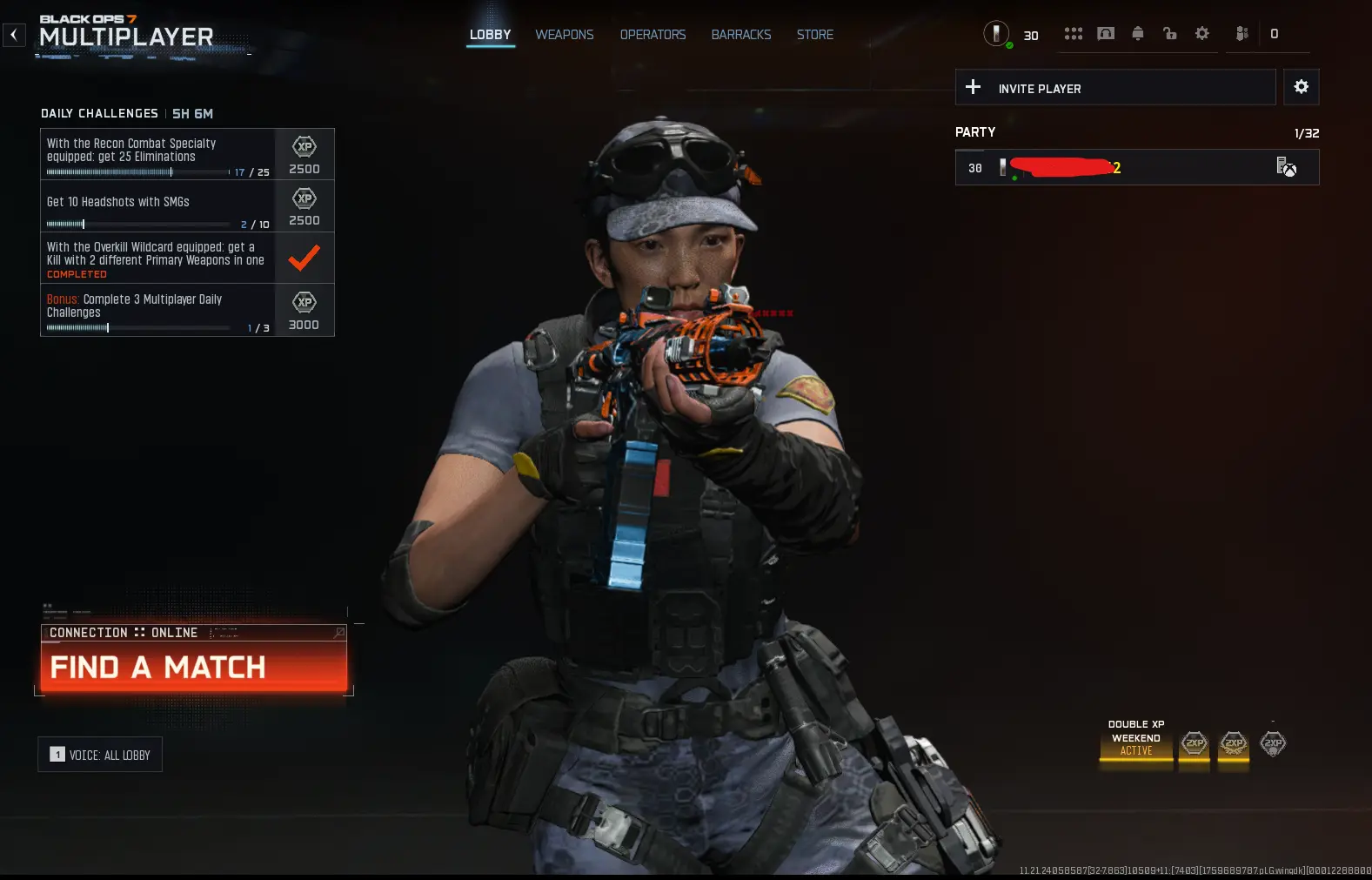Toggle the party privacy padlock icon

coord(1169,34)
